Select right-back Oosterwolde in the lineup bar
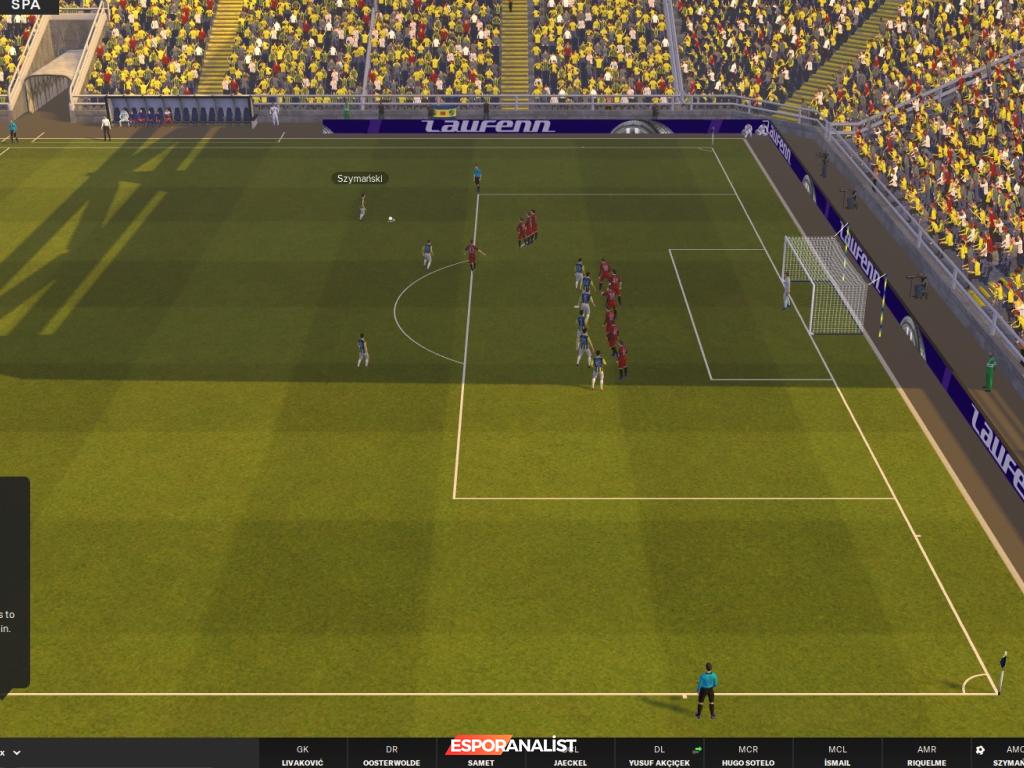Screen dimensions: 1024x768 (x=391, y=756)
